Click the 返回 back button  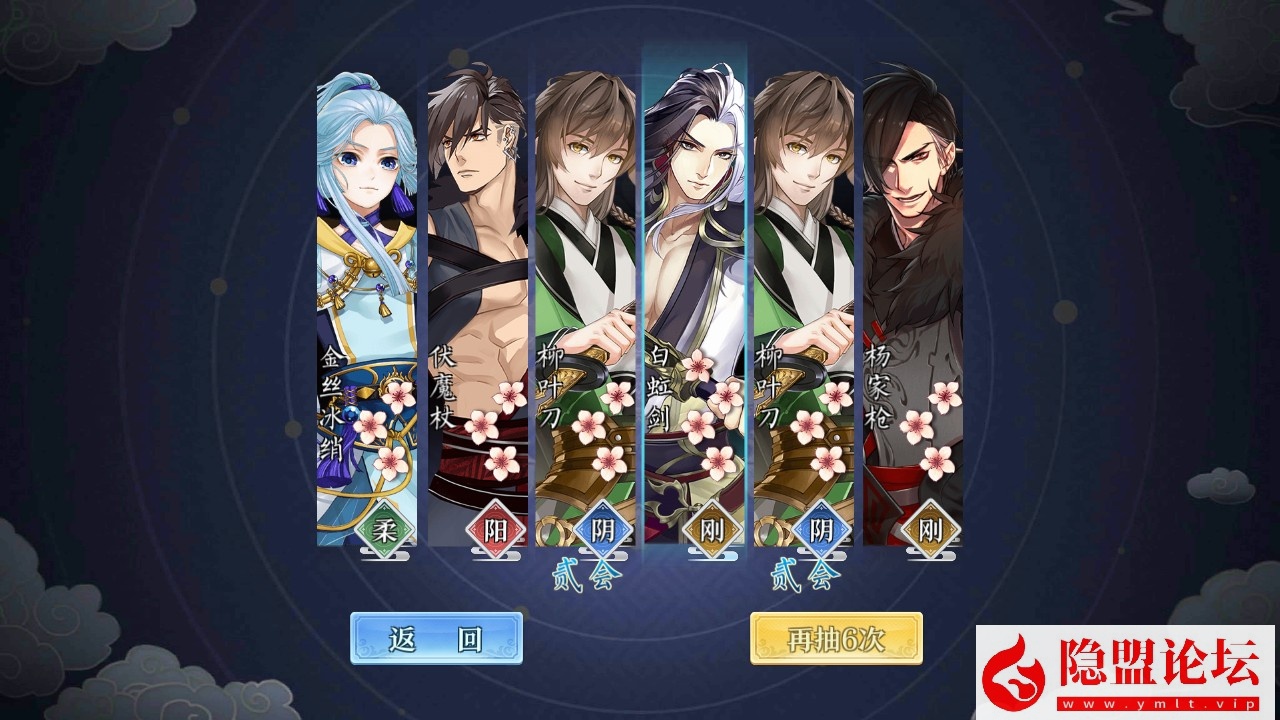coord(436,639)
